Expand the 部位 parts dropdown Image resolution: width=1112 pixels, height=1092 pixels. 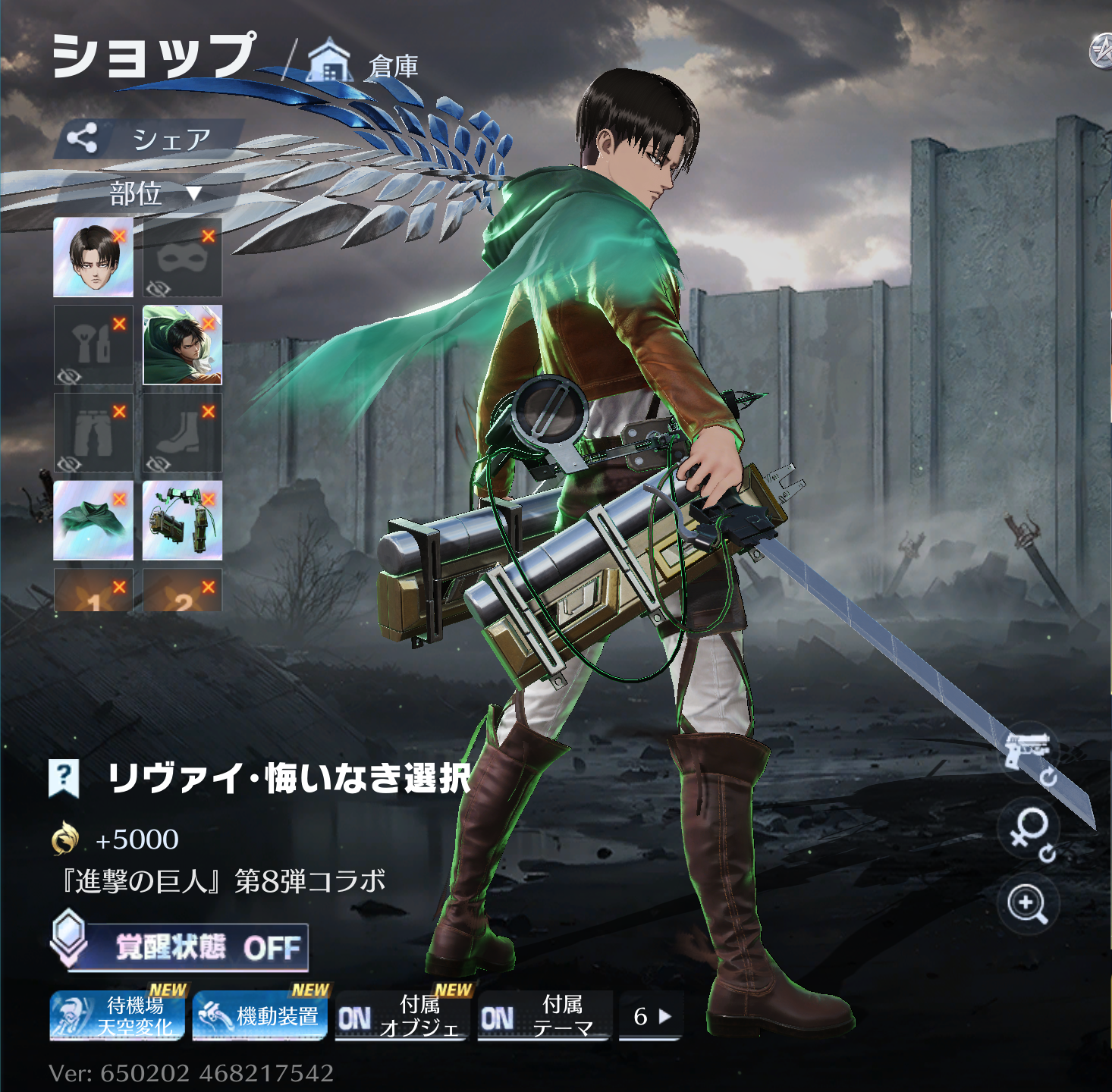152,194
